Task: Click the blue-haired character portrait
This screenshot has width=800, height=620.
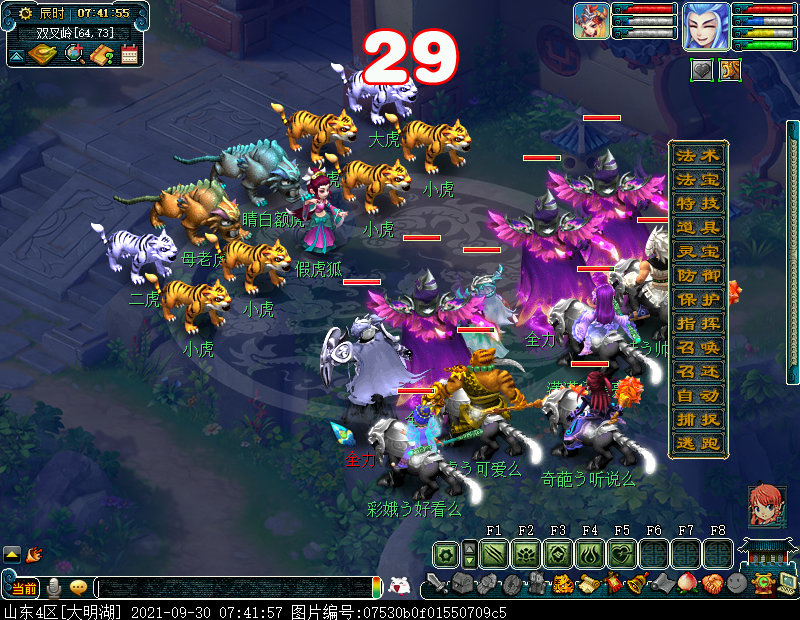Action: (x=706, y=26)
